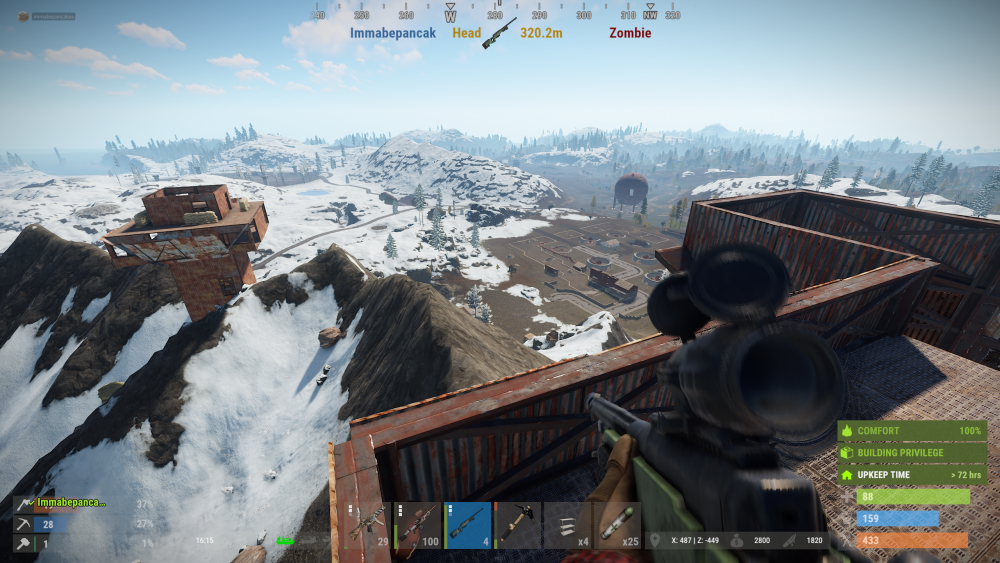Choose the highlighted bolt-action sniper rifle slot
This screenshot has height=563, width=1000.
(x=468, y=525)
